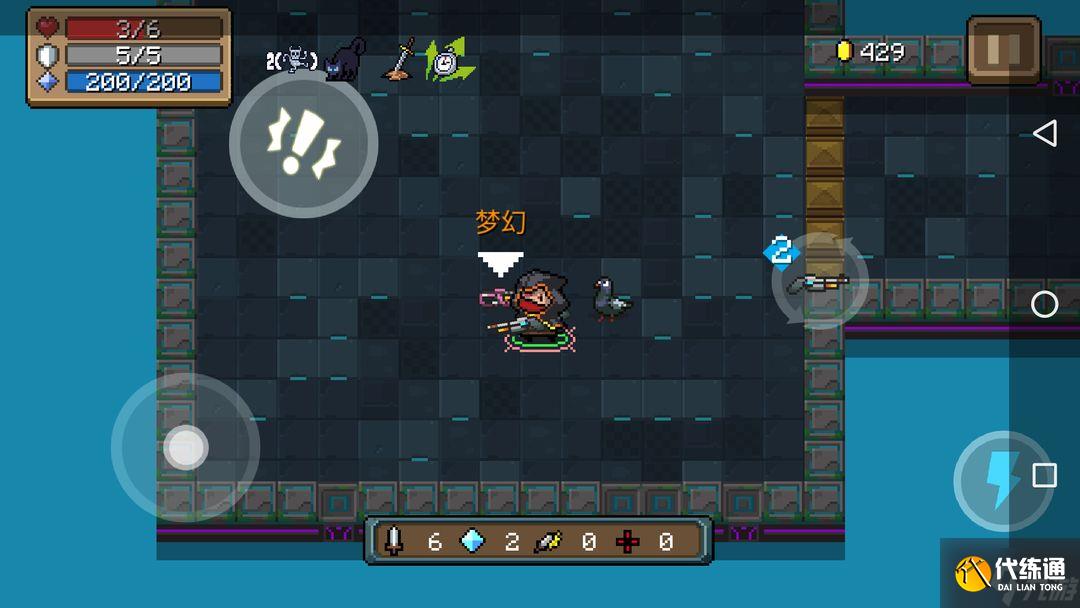Select the sword-in-ground buff icon
The height and width of the screenshot is (608, 1080).
[x=401, y=59]
